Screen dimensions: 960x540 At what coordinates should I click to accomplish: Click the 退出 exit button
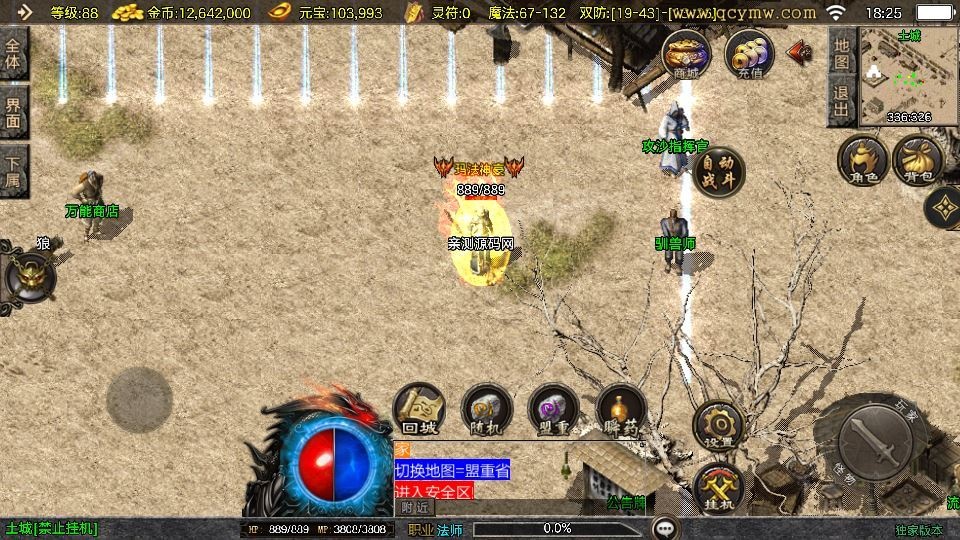(x=841, y=102)
